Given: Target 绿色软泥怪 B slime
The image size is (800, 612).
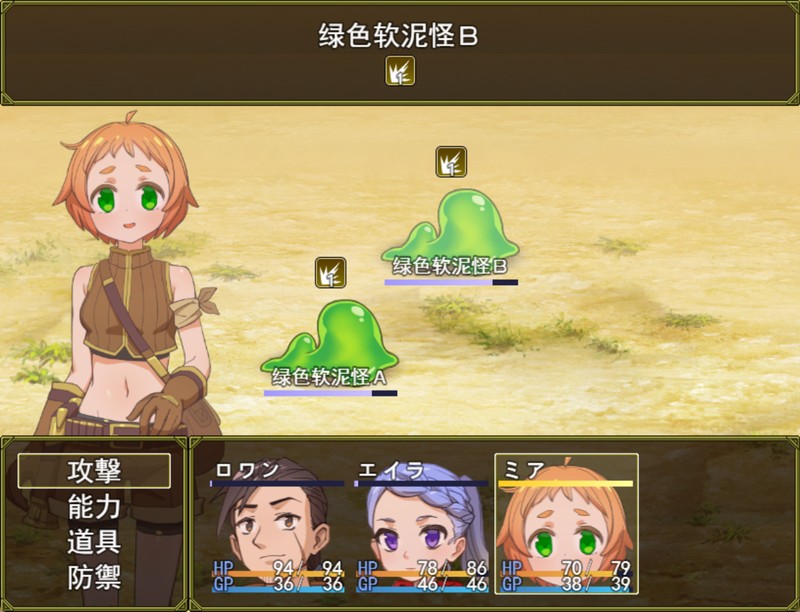Looking at the screenshot, I should coord(450,230).
